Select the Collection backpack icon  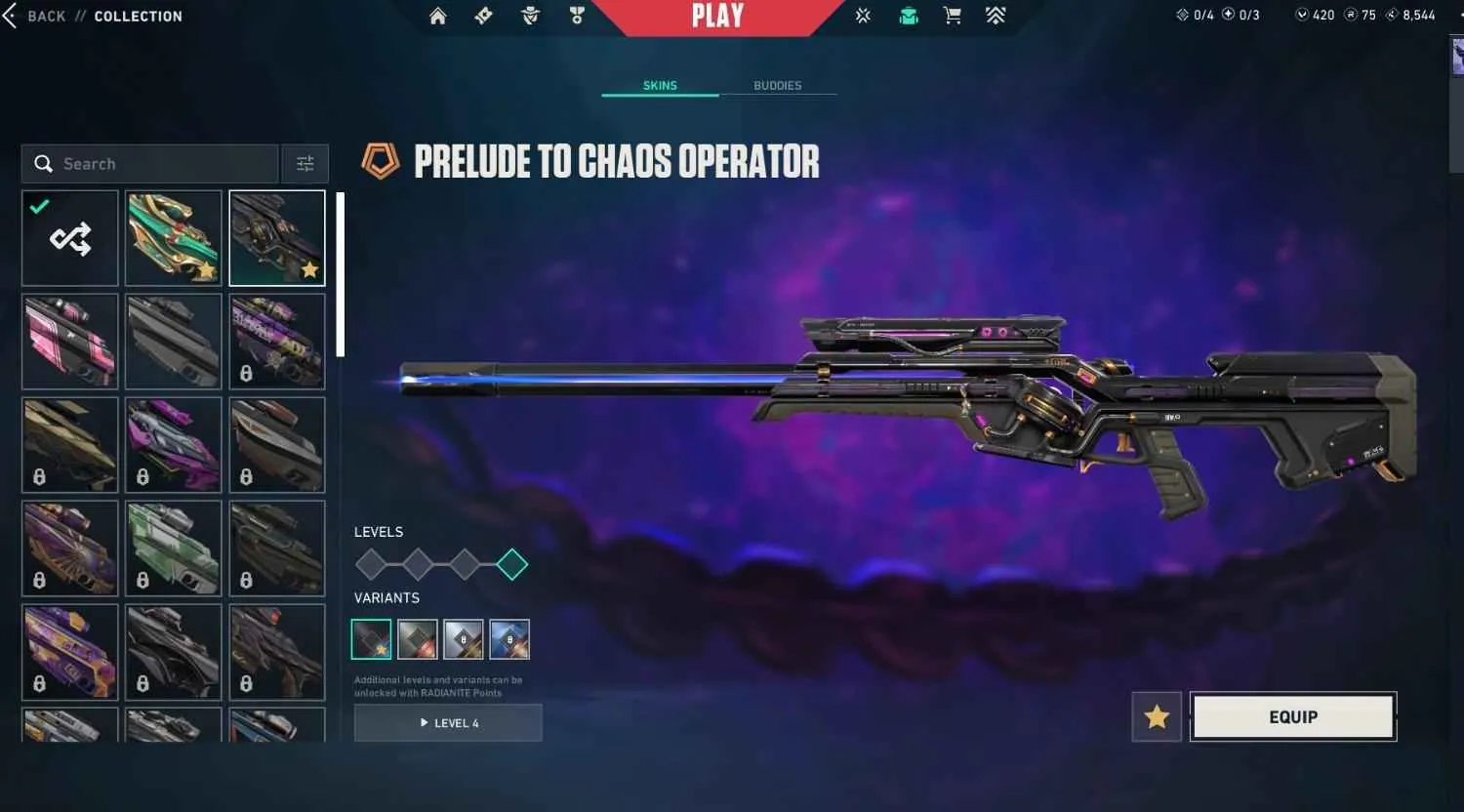[x=908, y=16]
